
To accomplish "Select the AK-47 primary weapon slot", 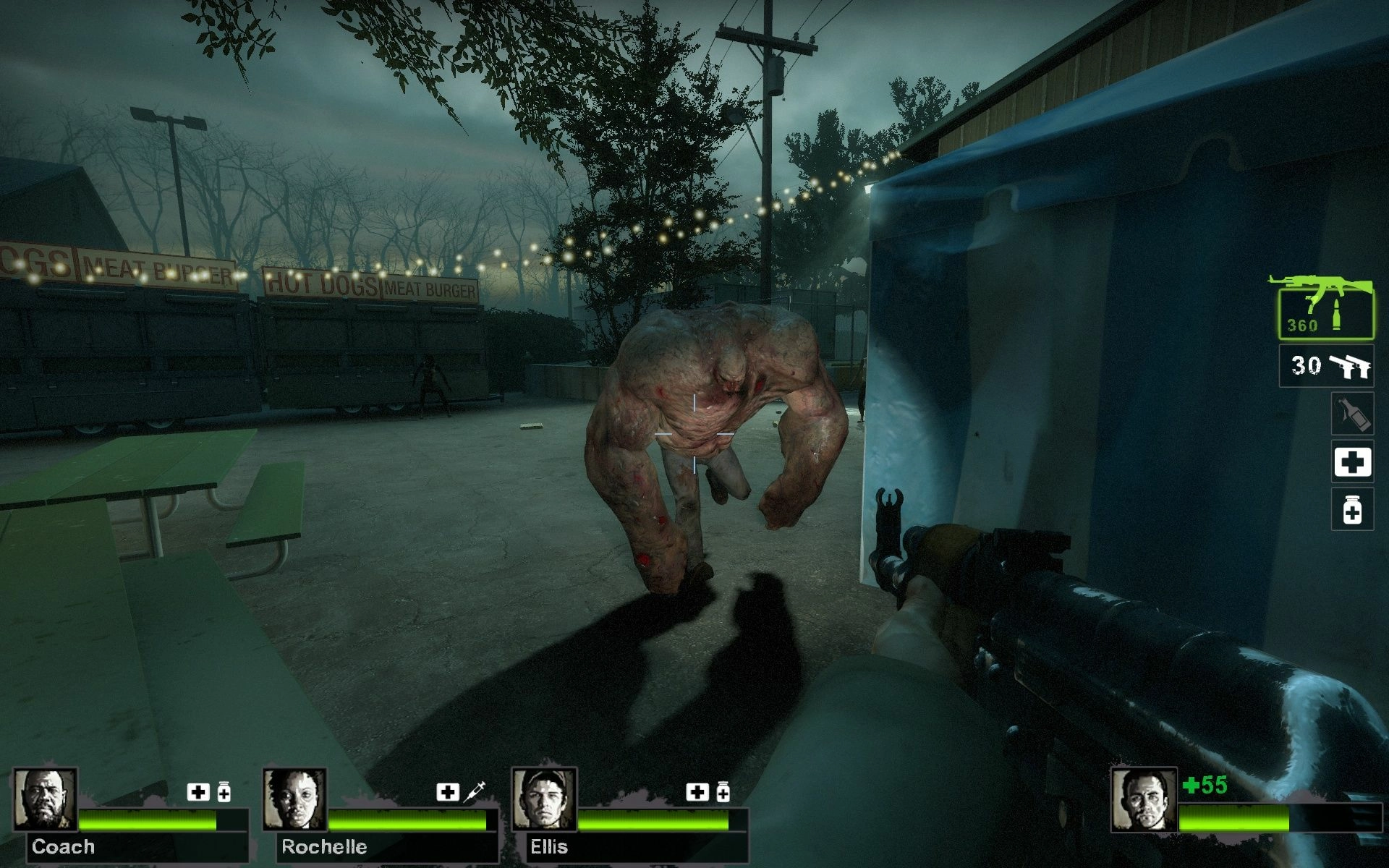I will tap(1325, 310).
